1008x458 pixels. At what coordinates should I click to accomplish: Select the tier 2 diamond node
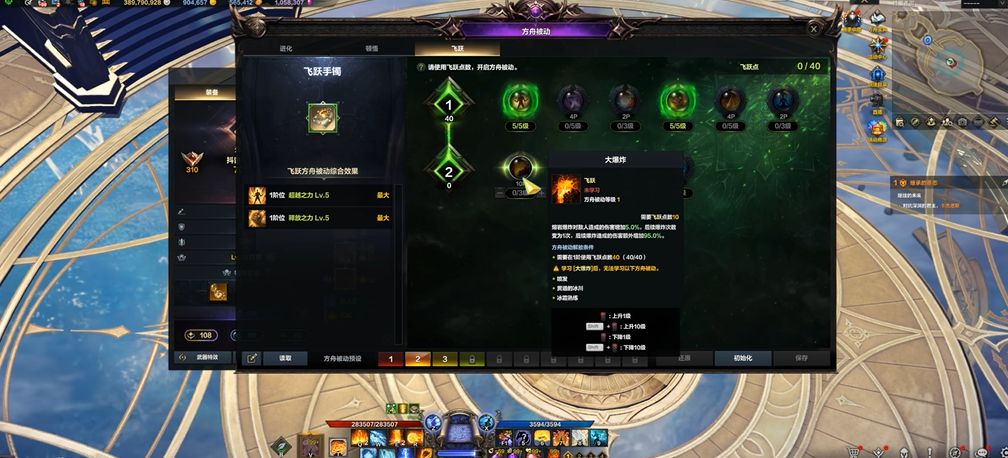coord(449,172)
